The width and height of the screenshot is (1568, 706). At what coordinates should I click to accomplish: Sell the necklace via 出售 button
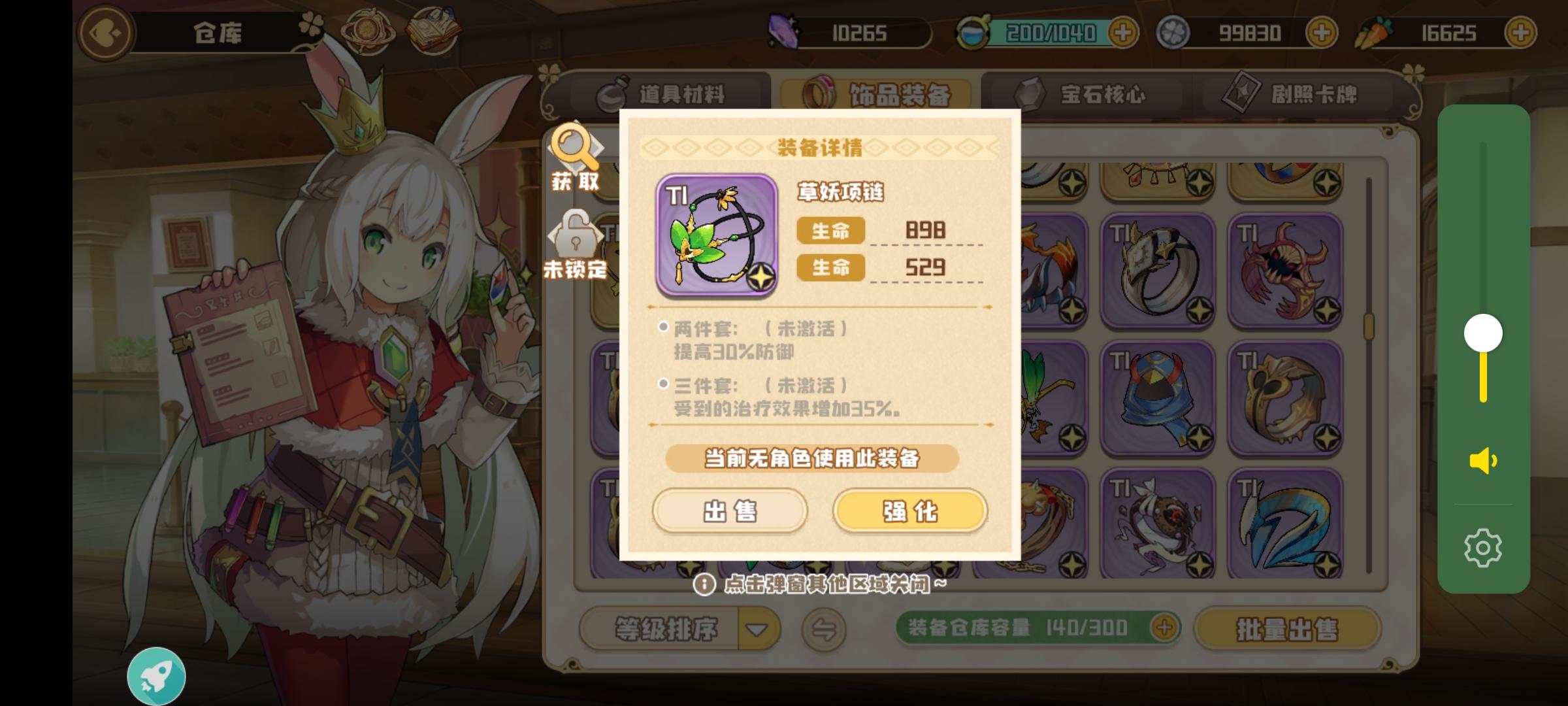[730, 513]
